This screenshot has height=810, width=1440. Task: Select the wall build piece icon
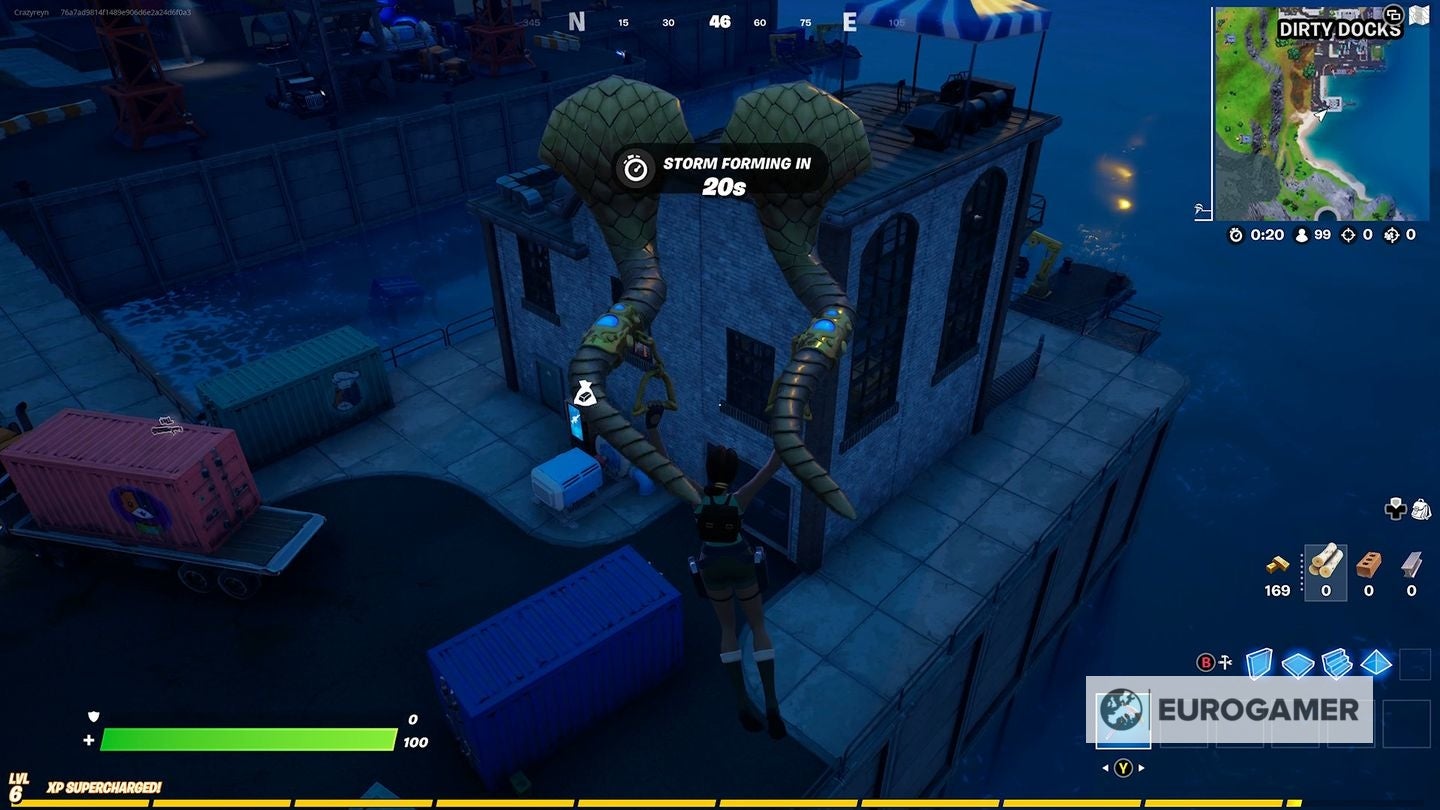pos(1258,663)
